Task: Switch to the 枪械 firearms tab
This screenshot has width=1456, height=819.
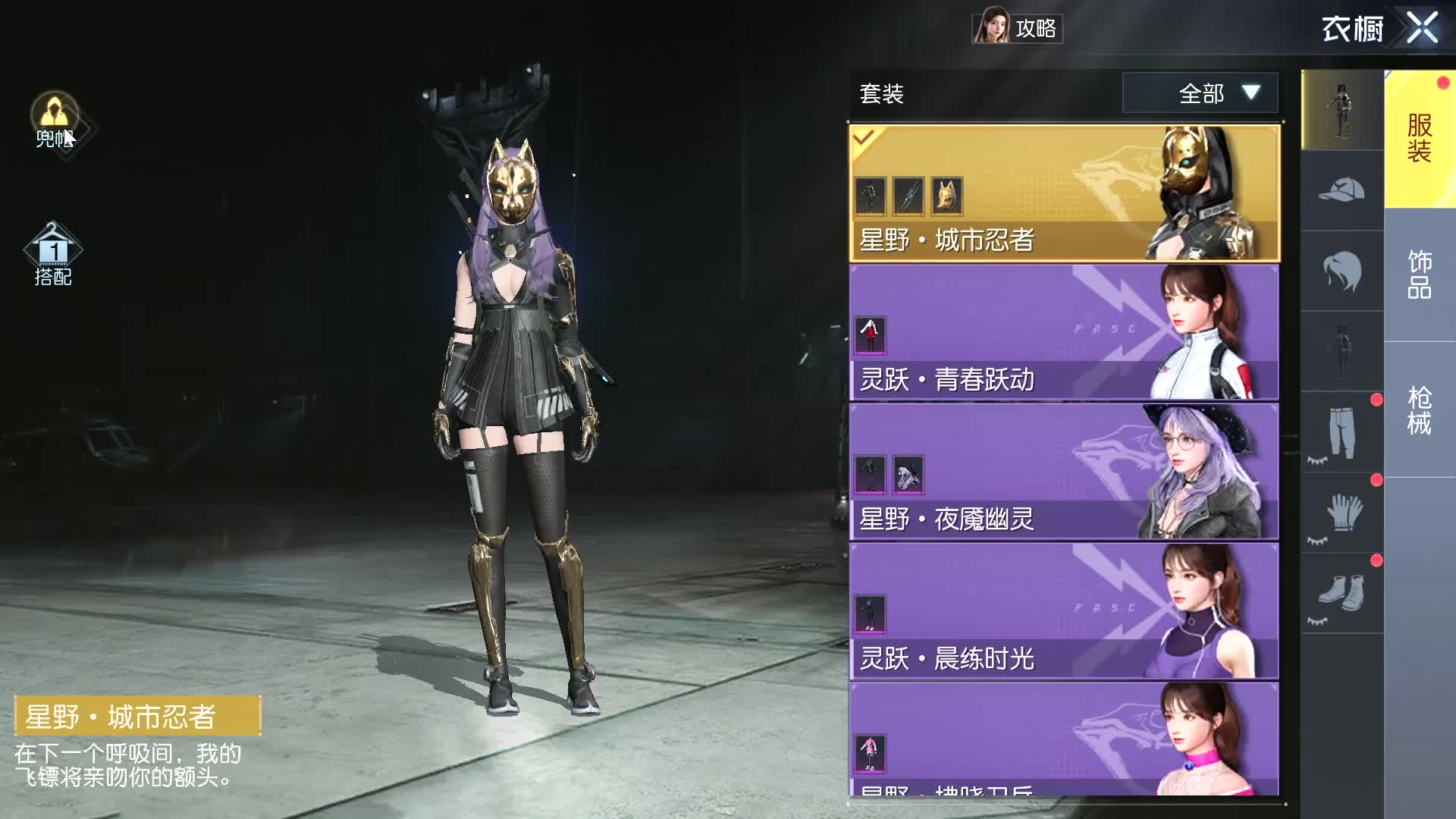Action: click(1419, 410)
